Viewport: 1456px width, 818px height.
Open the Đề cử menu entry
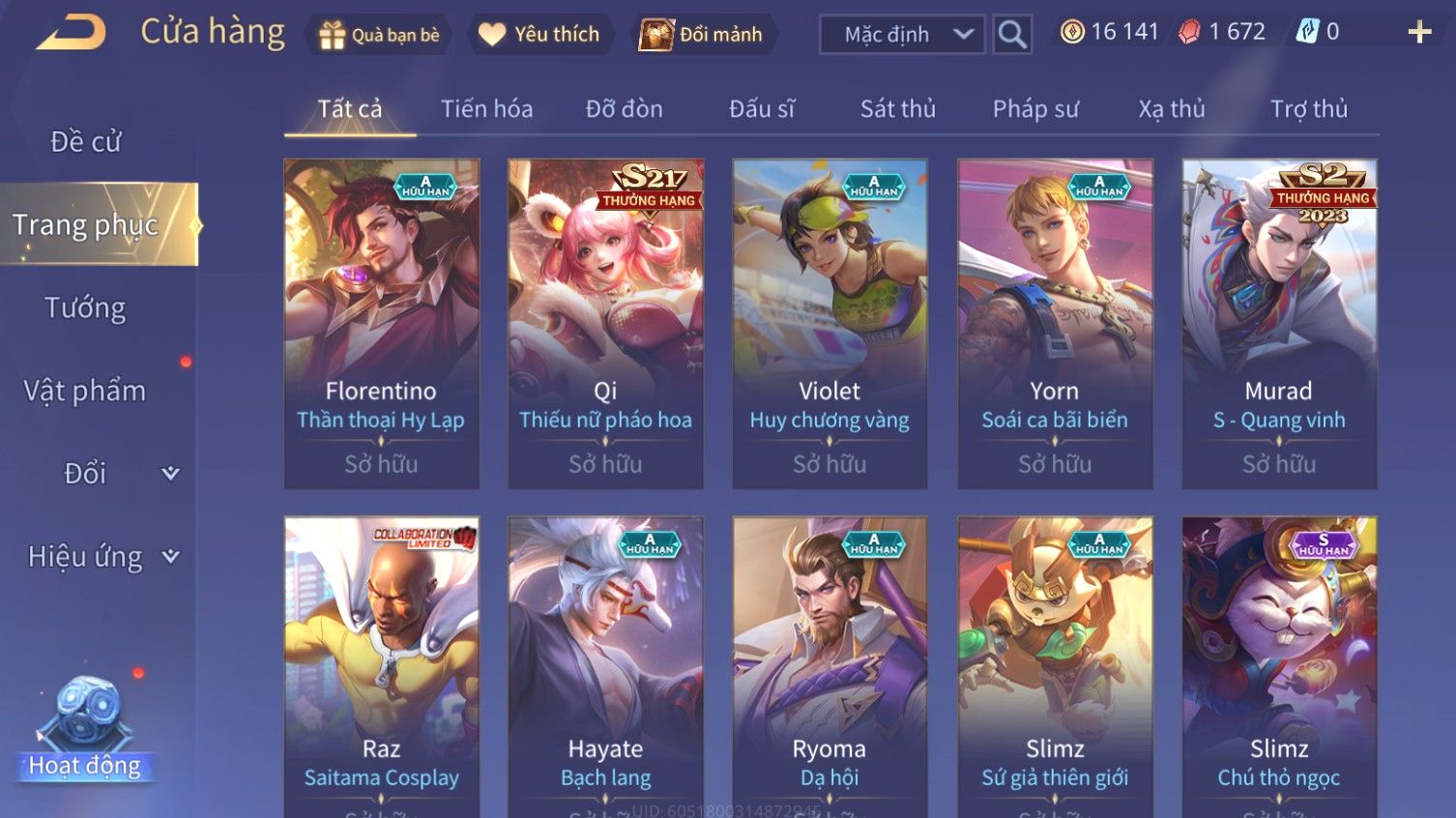(x=85, y=142)
